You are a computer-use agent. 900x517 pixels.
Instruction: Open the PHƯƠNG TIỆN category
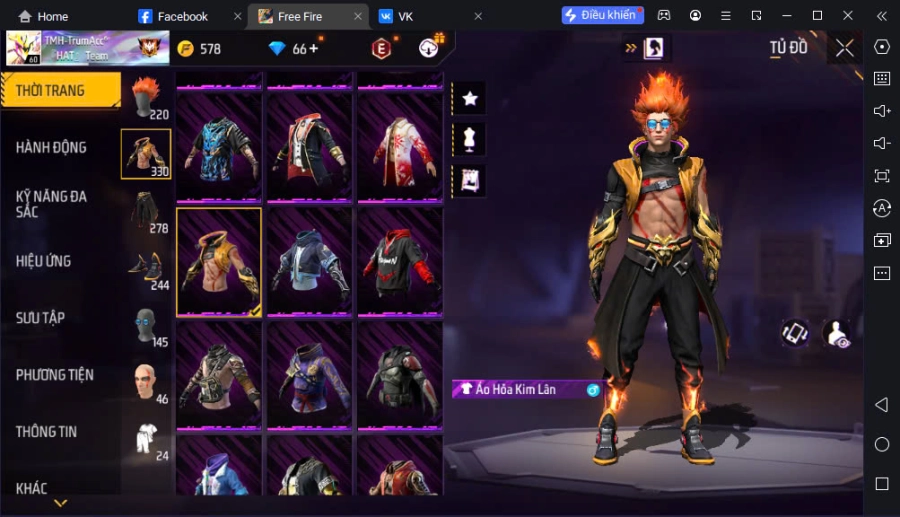55,375
